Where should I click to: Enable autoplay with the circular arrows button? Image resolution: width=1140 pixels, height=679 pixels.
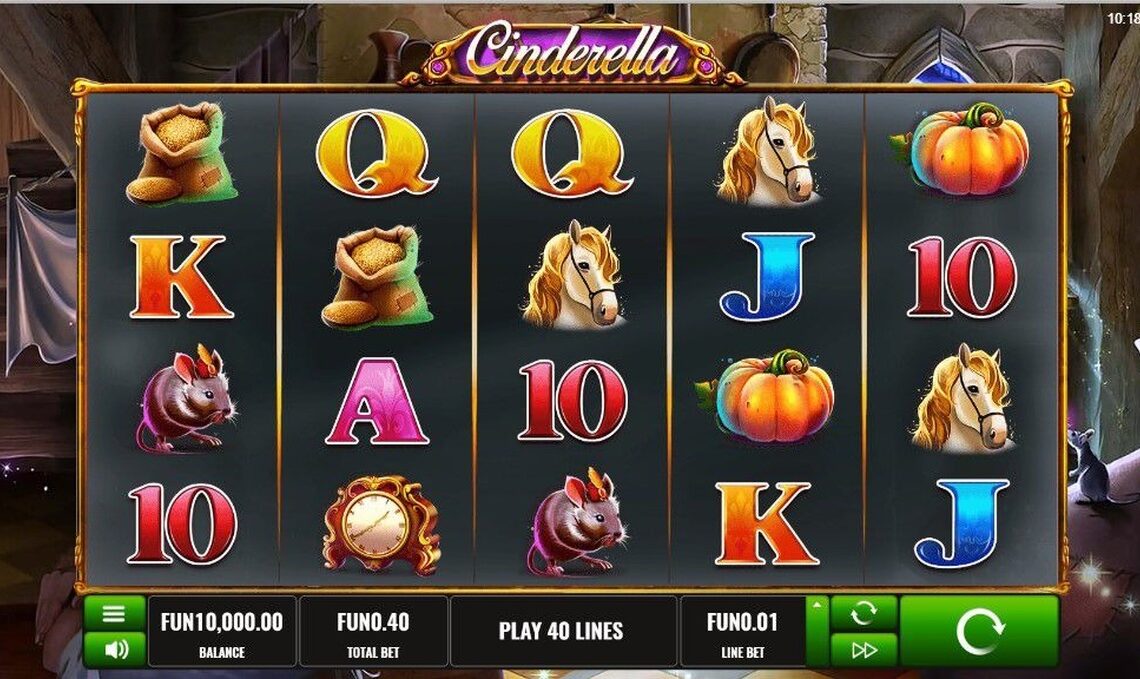click(863, 613)
